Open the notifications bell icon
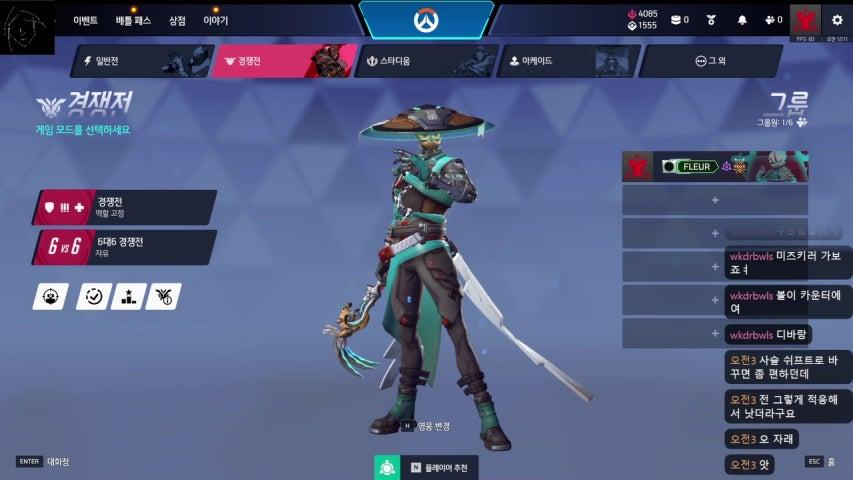This screenshot has width=853, height=480. tap(742, 20)
